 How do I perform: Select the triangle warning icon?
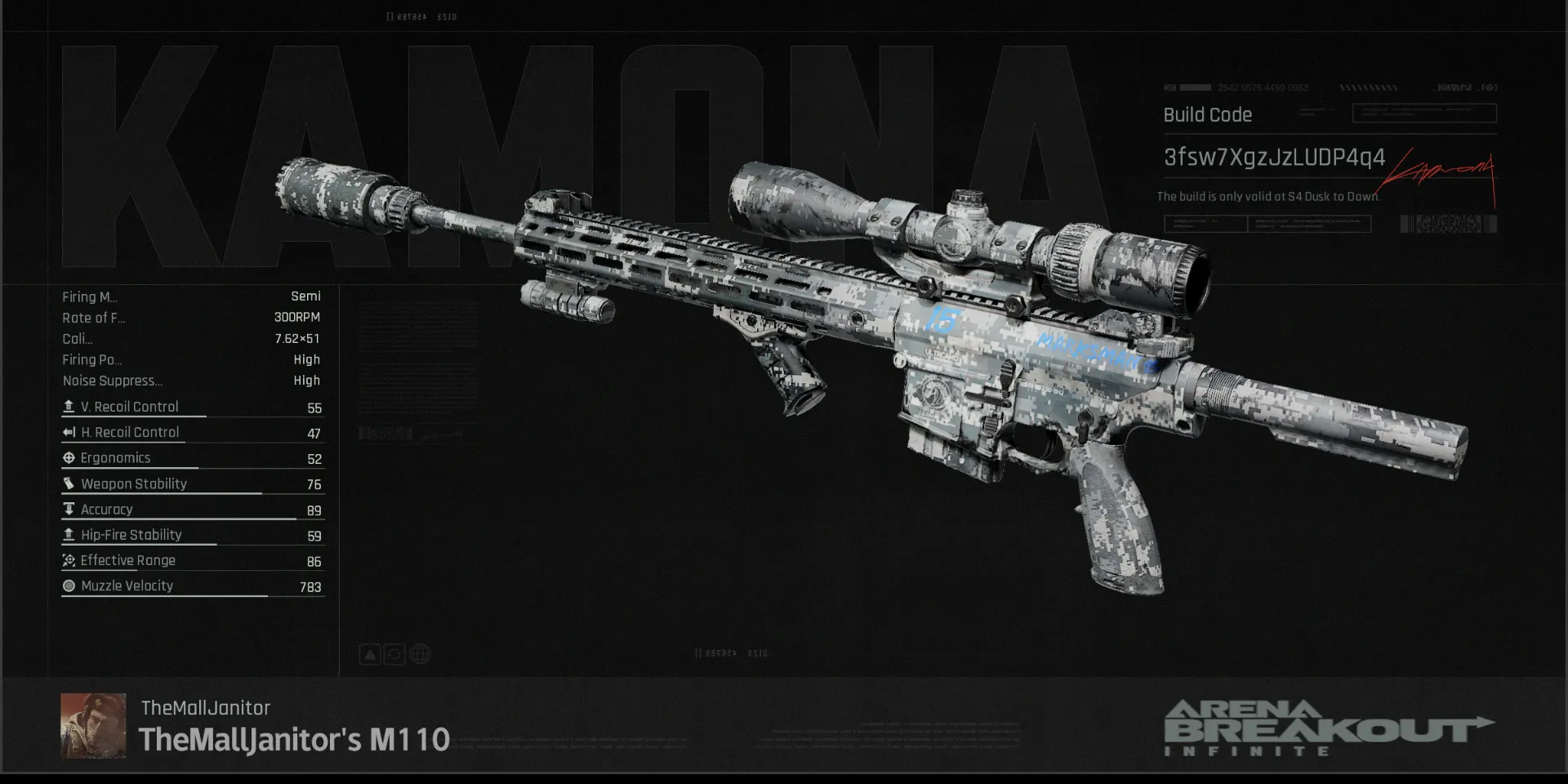pos(369,653)
